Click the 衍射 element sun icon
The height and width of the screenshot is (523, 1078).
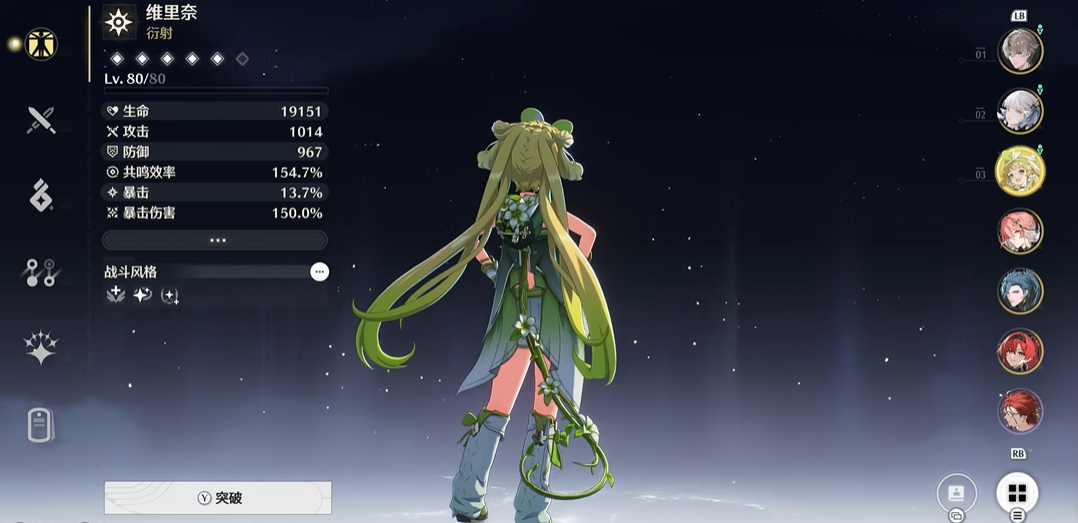tap(120, 22)
